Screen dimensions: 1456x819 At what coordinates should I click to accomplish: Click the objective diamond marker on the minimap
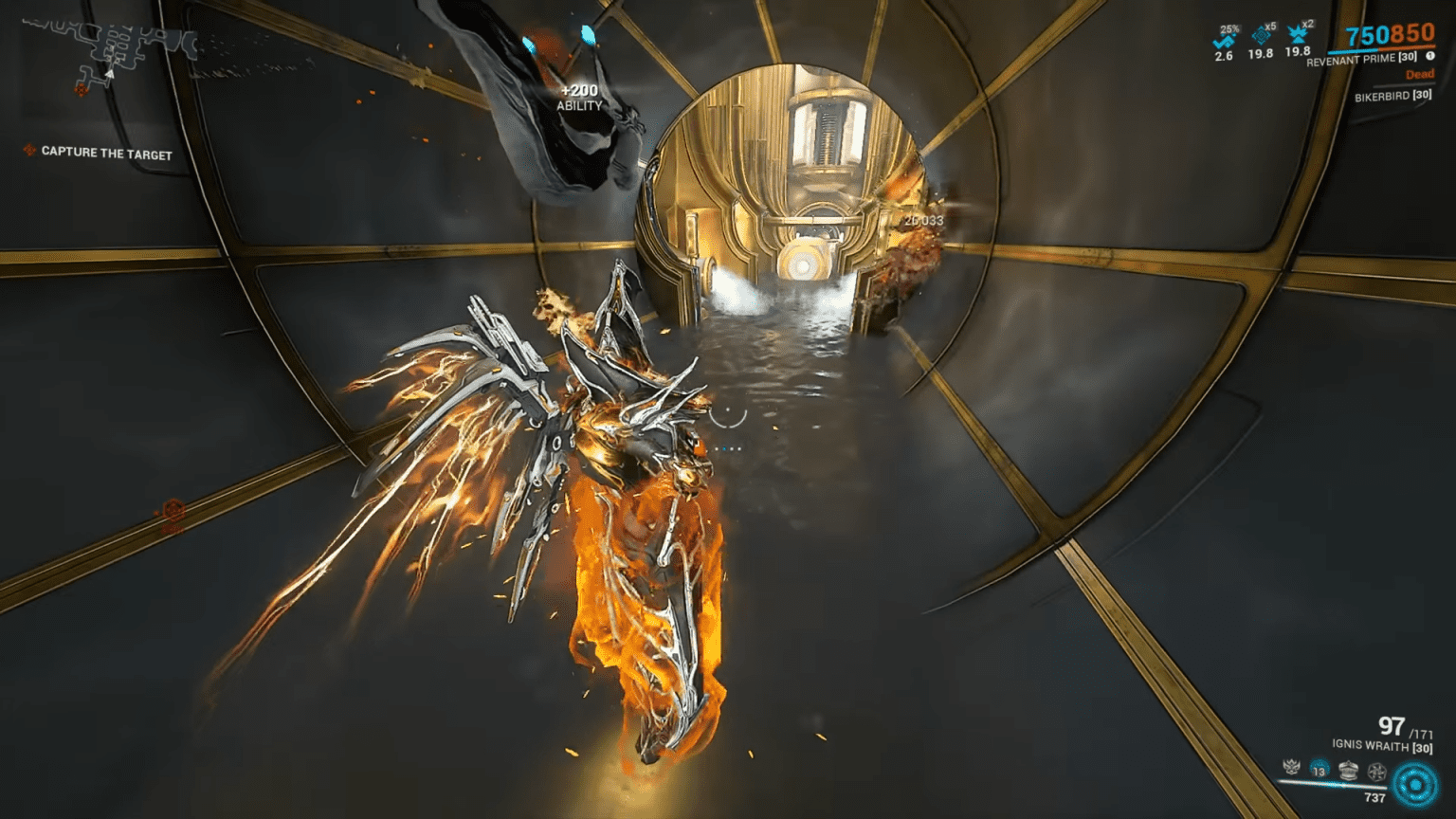point(82,90)
